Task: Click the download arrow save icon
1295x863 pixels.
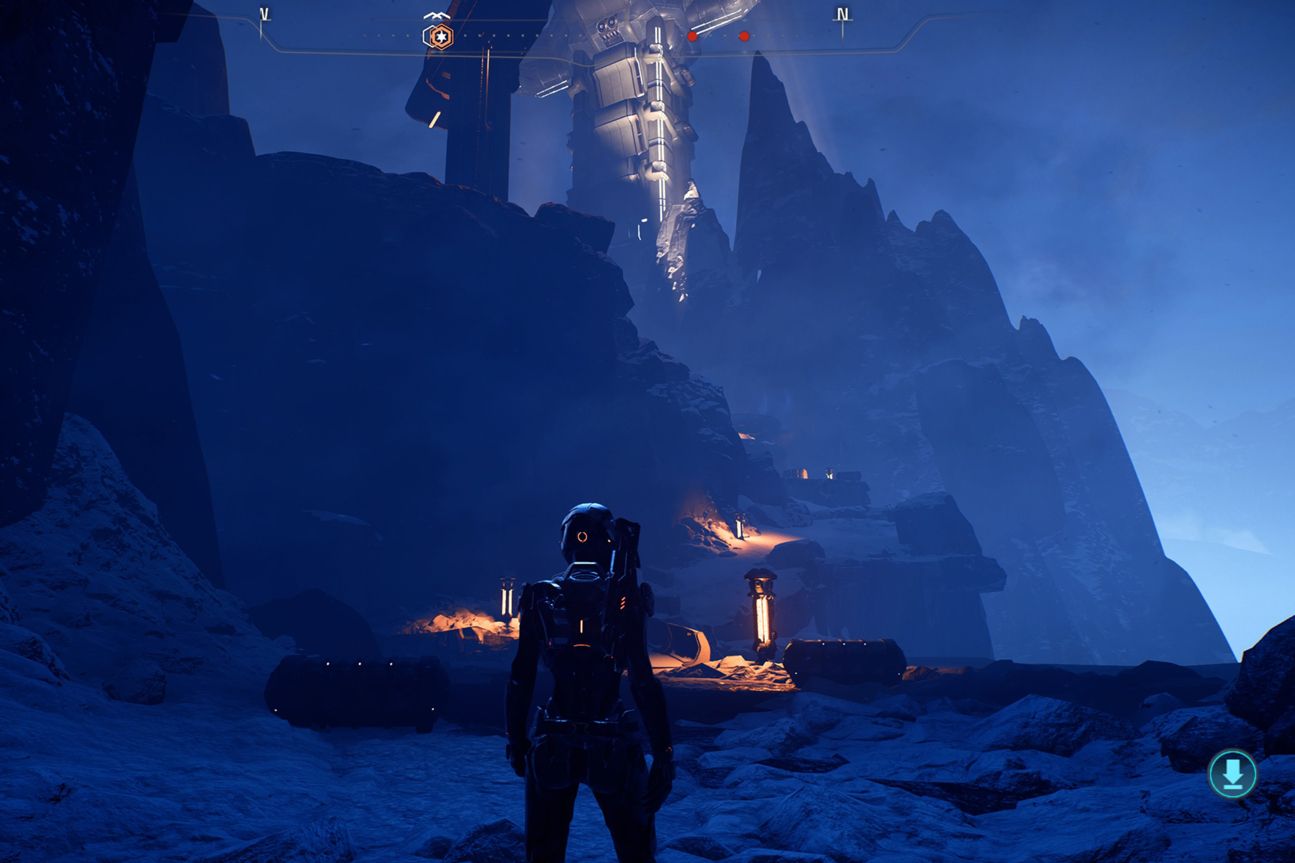Action: [1232, 773]
